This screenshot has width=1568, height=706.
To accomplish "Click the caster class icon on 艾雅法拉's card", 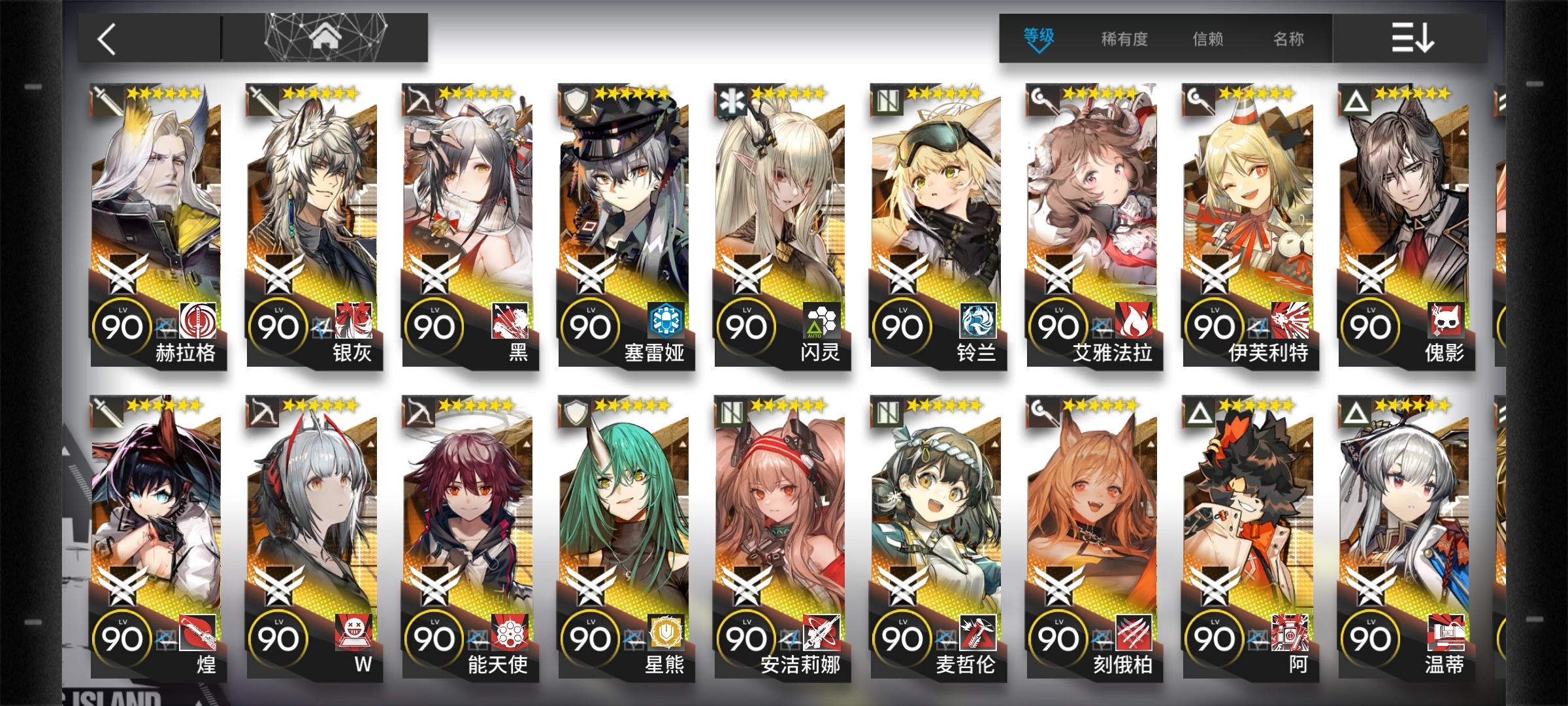I will point(1044,98).
